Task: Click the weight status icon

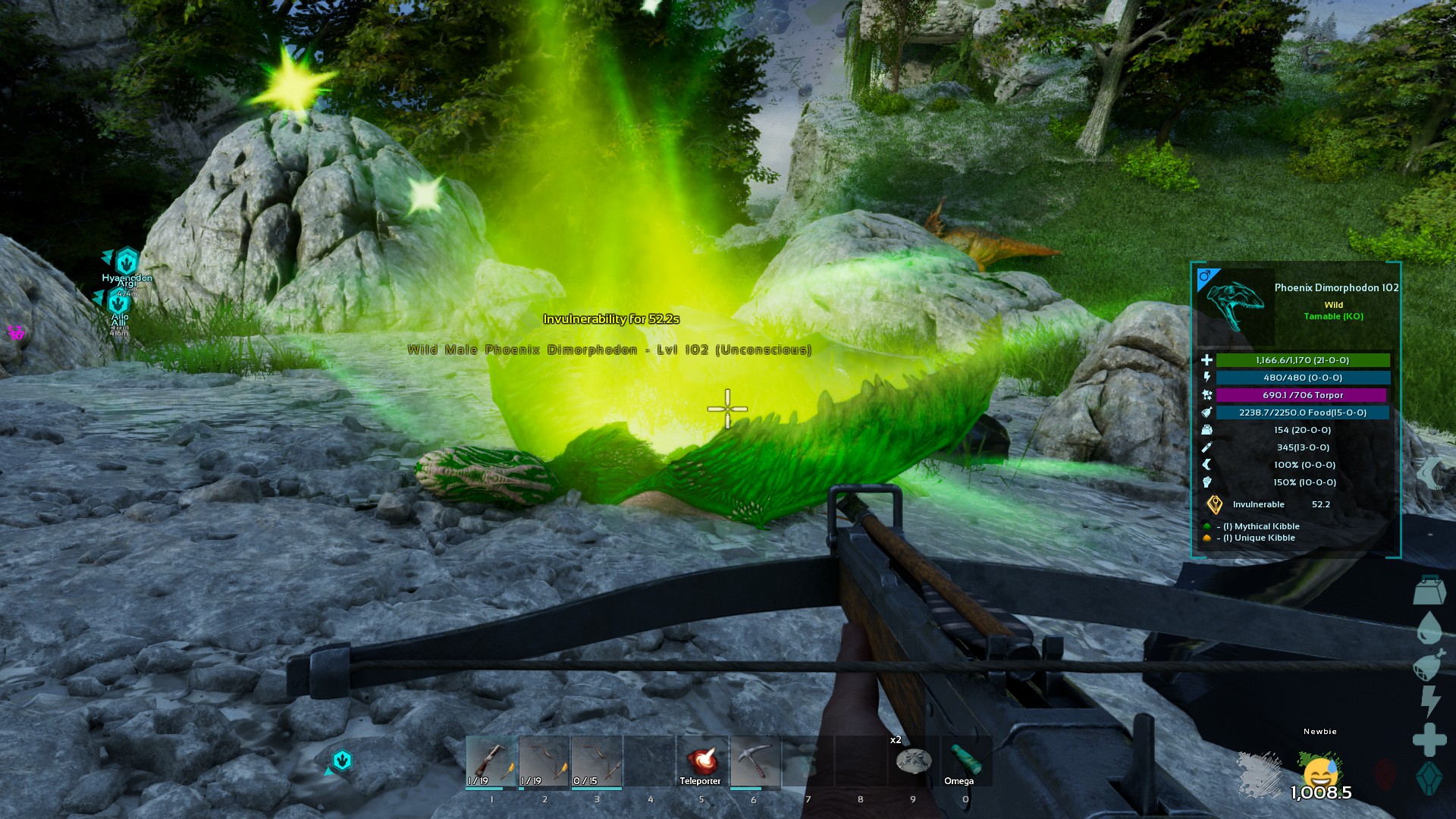Action: [1430, 590]
